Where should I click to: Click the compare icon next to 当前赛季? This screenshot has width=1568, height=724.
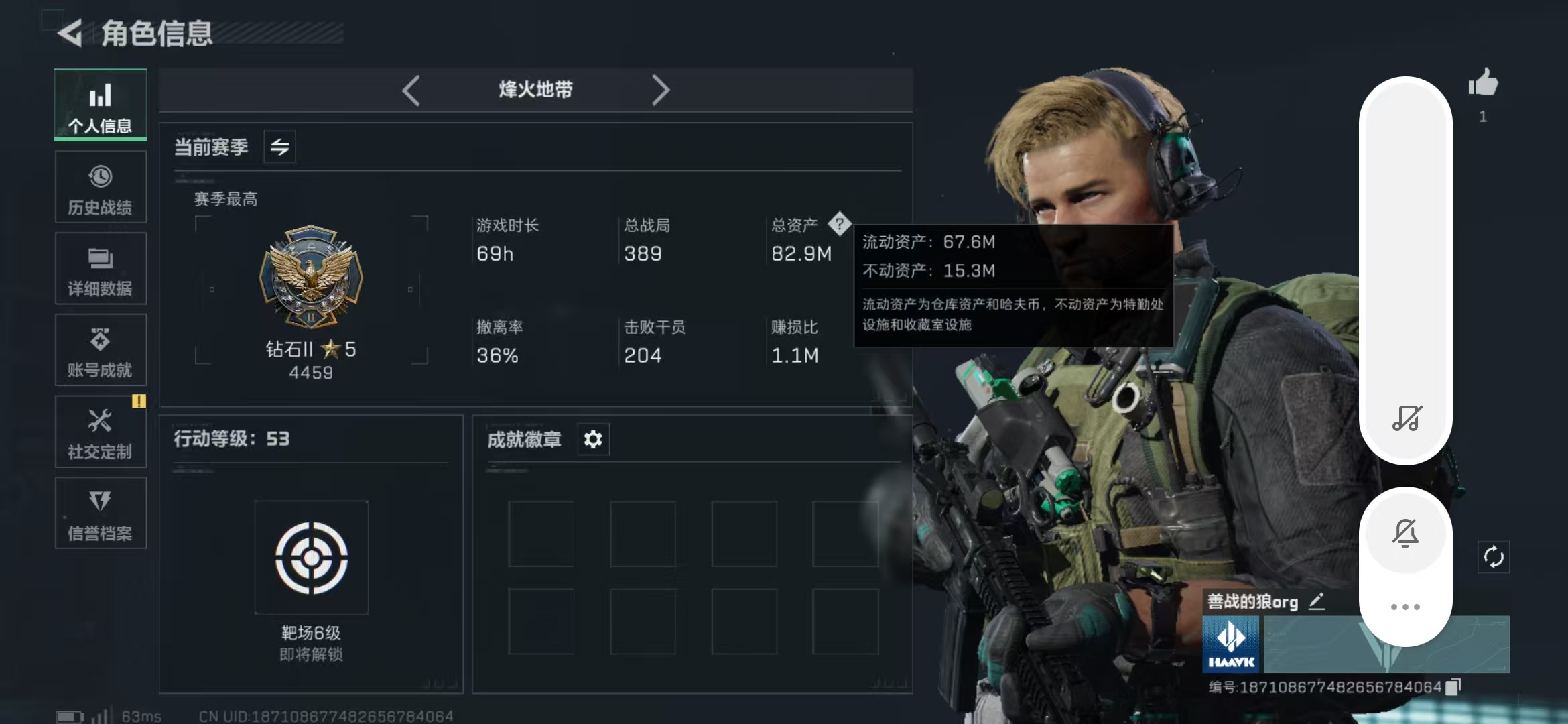279,146
